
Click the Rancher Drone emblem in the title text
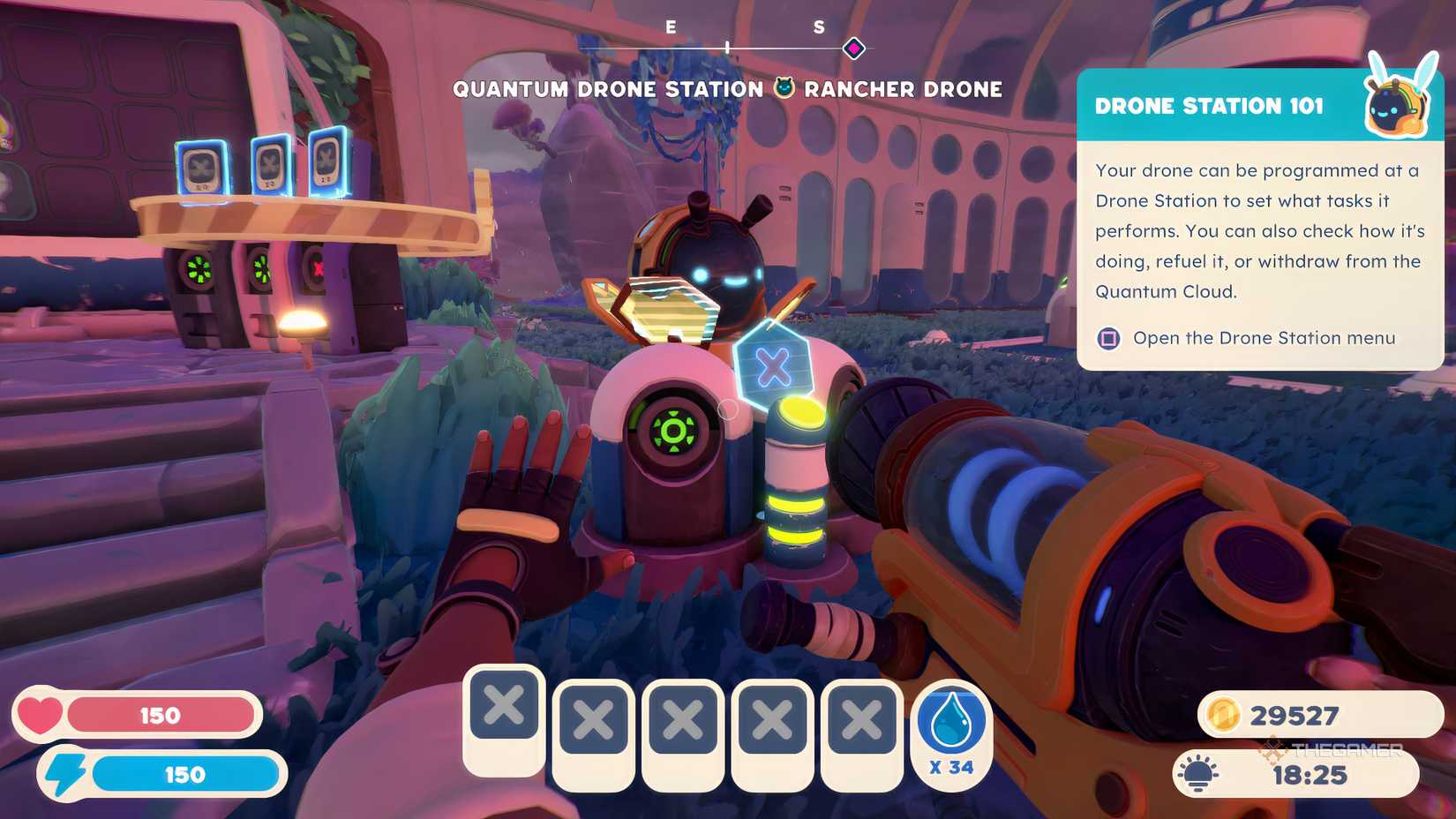click(x=782, y=88)
